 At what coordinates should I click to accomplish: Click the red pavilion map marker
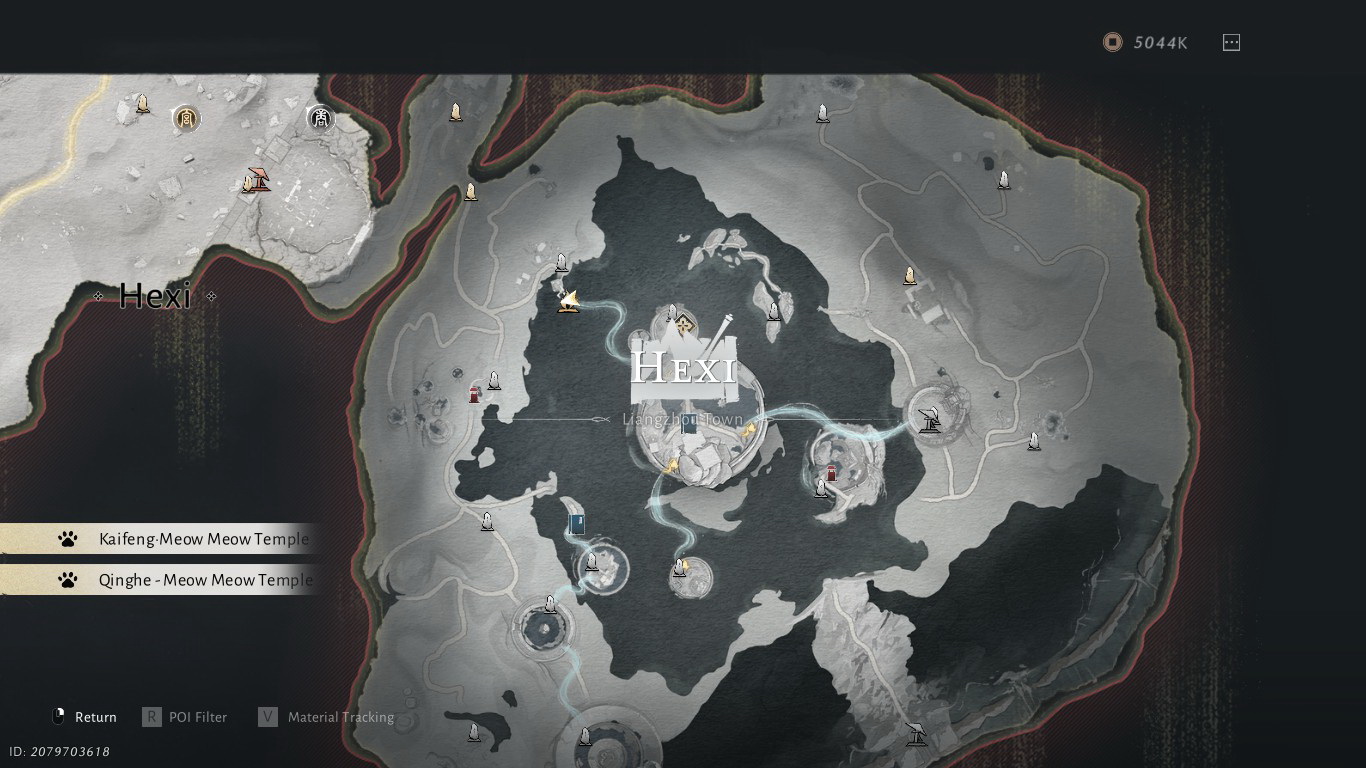259,179
